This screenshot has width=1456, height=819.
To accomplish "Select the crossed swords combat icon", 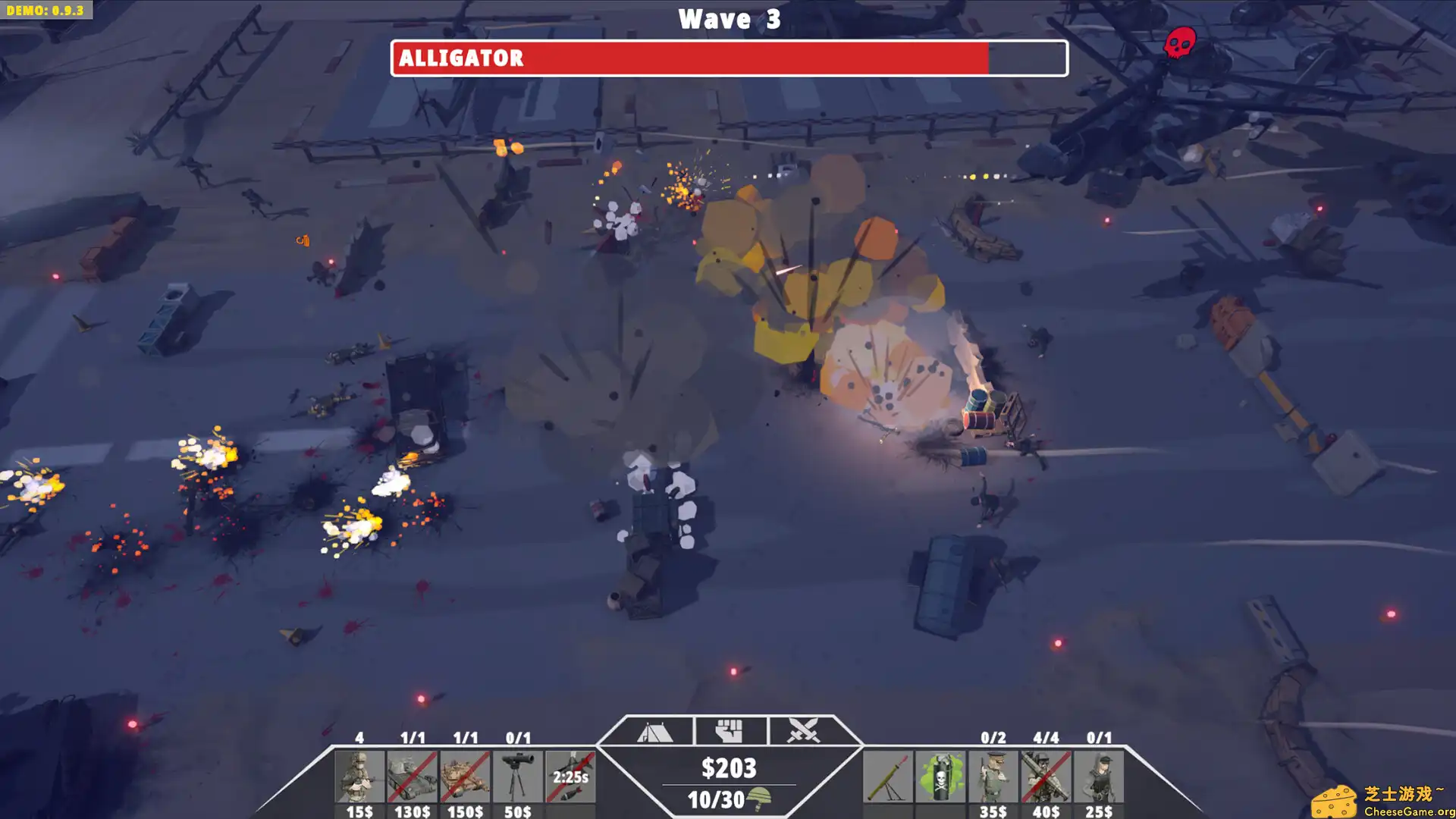I will pos(804,731).
